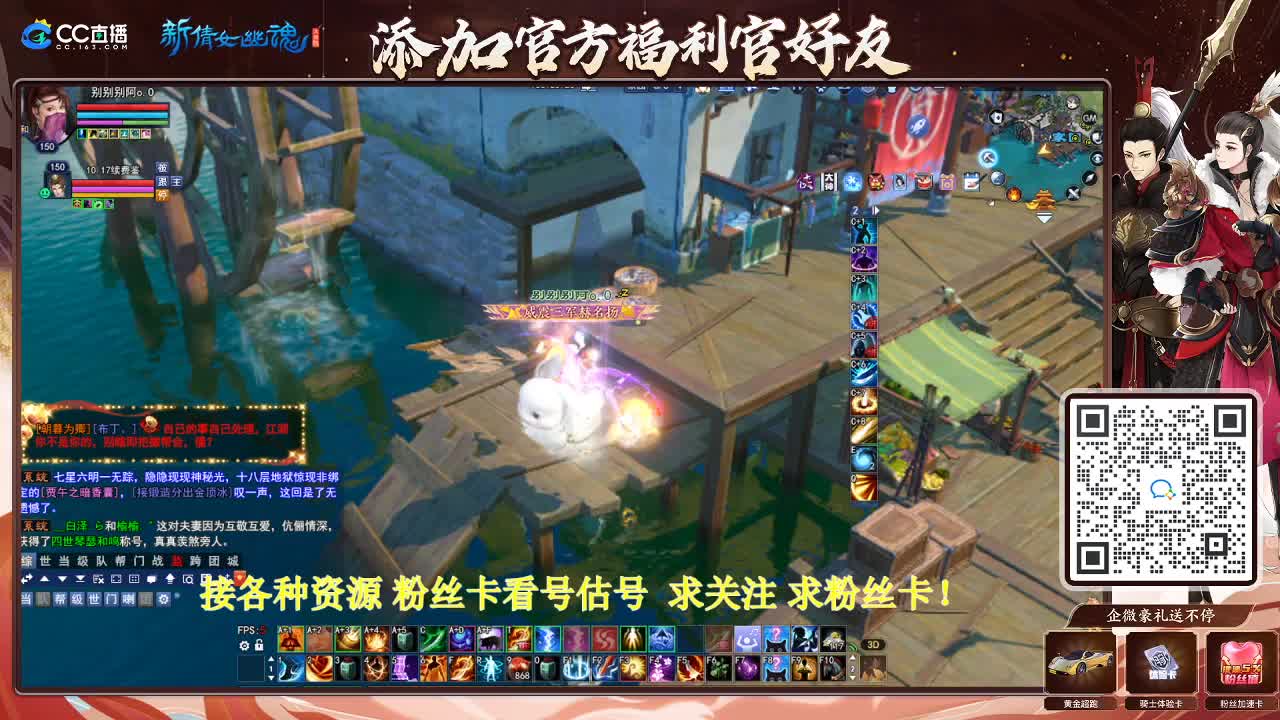Image resolution: width=1280 pixels, height=720 pixels.
Task: Click the daily sign-in calendar icon
Action: coord(971,181)
